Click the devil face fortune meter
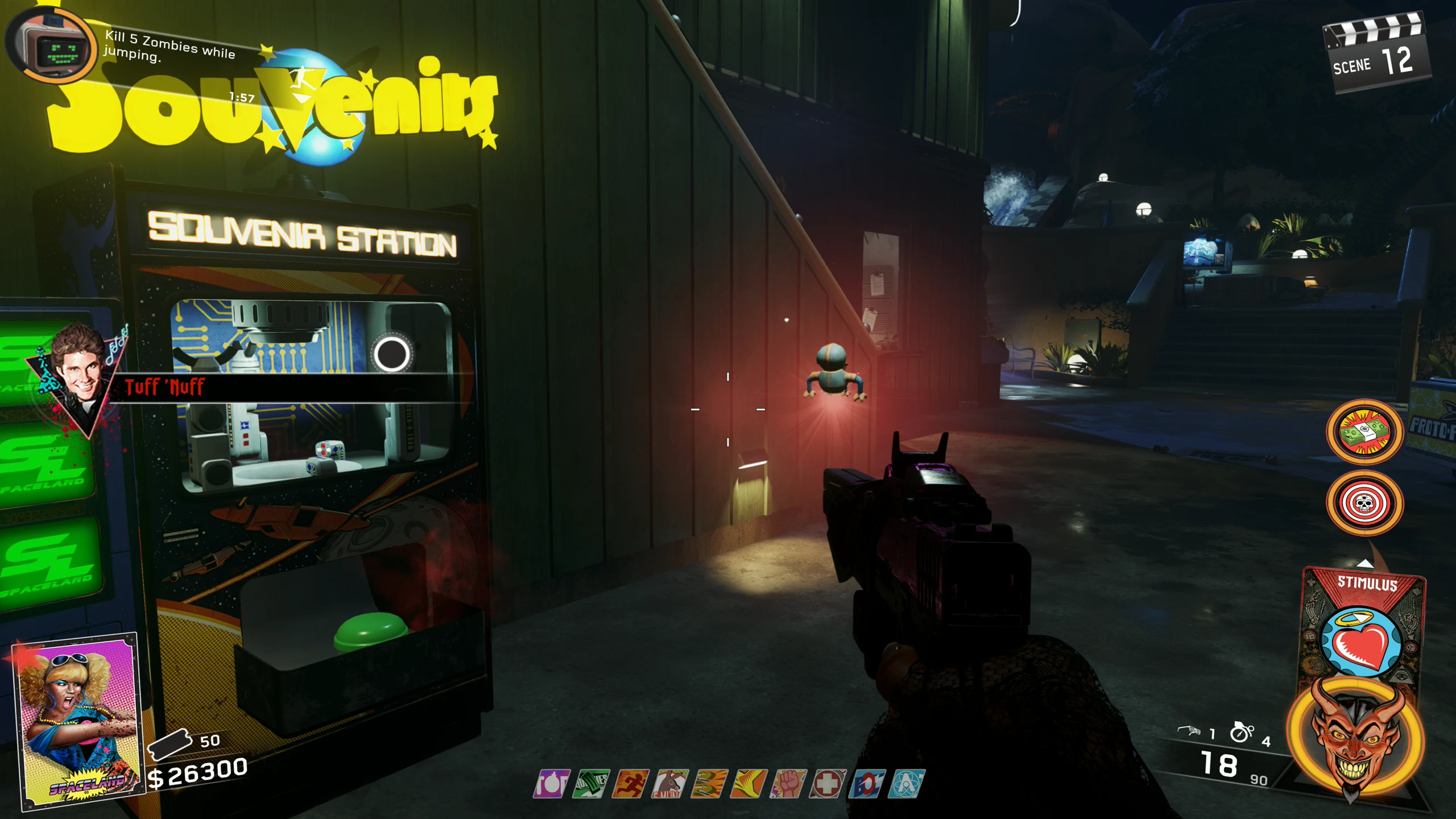This screenshot has width=1456, height=819. click(1356, 737)
